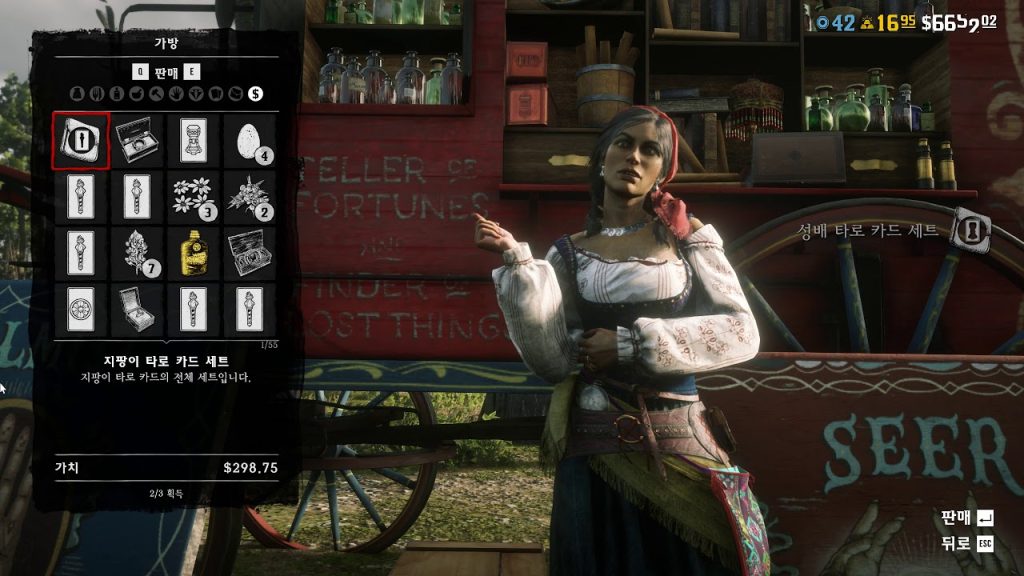The image size is (1024, 576).
Task: Select the herb stack of 7
Action: tap(137, 252)
